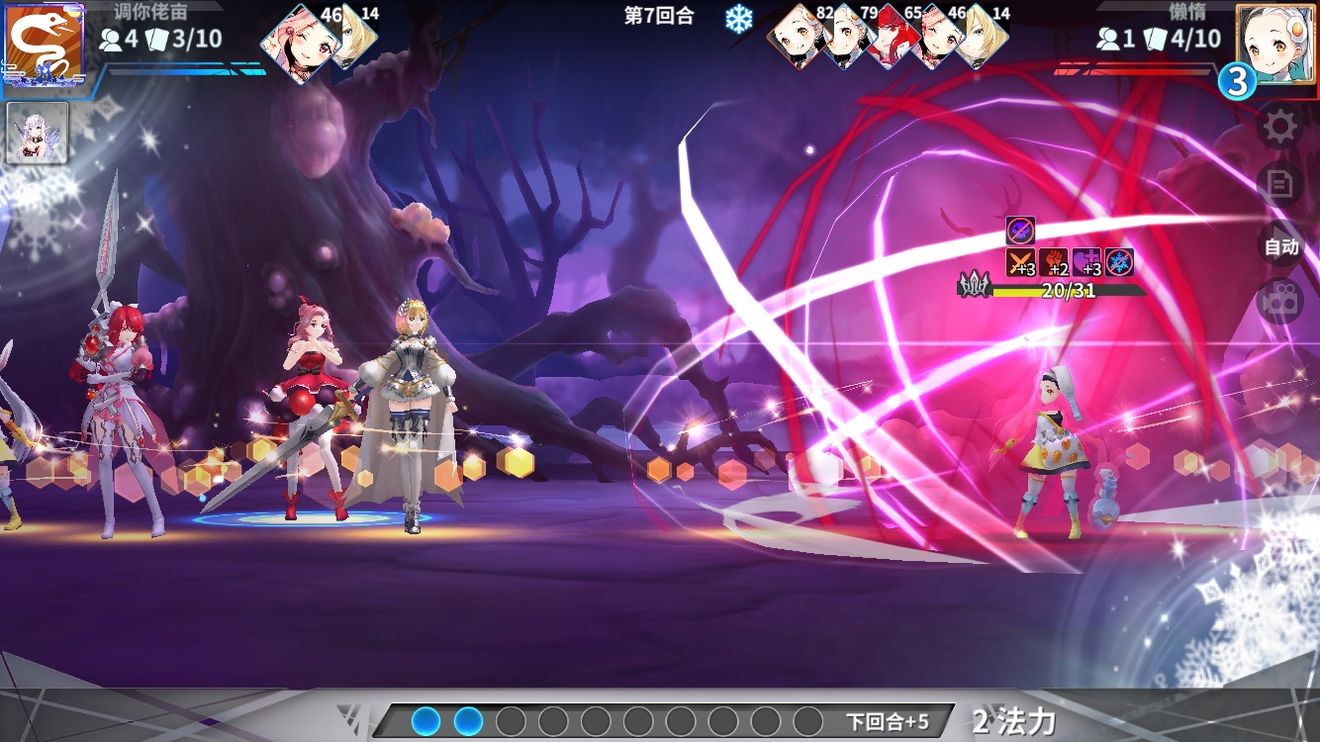
Task: Open the opponent's white-haired girl avatar
Action: click(1274, 43)
